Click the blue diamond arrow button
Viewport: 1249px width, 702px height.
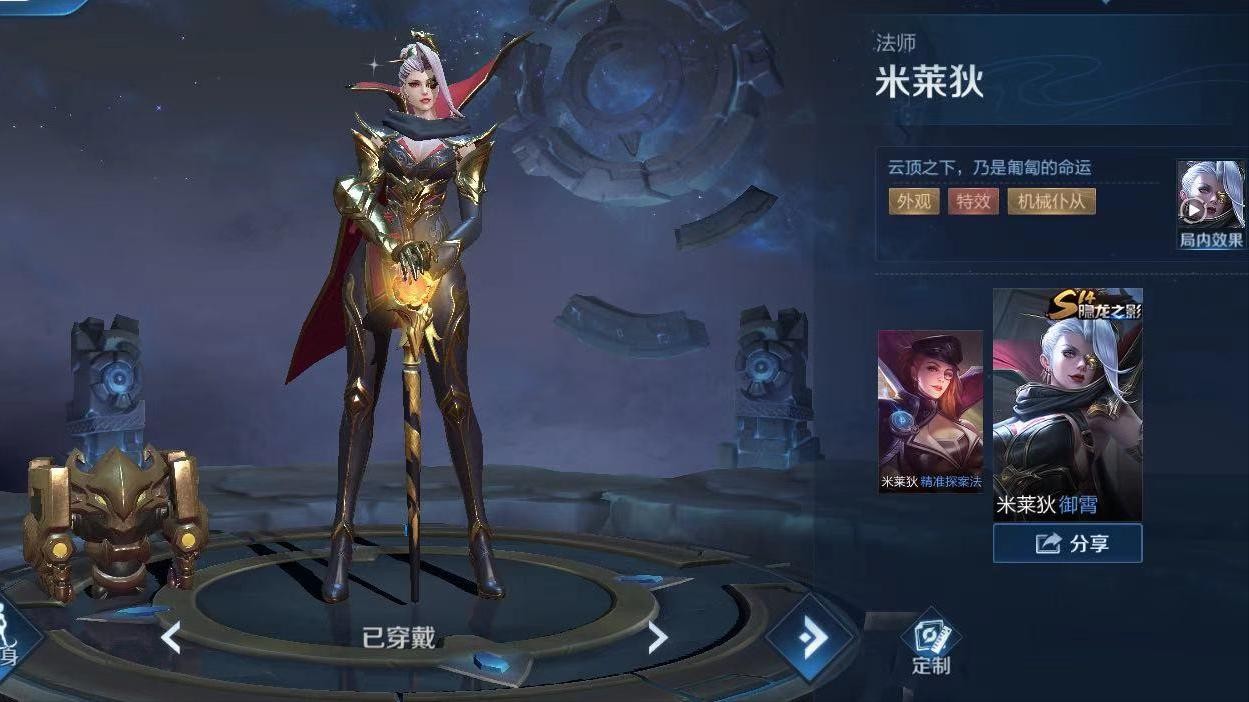click(x=810, y=637)
